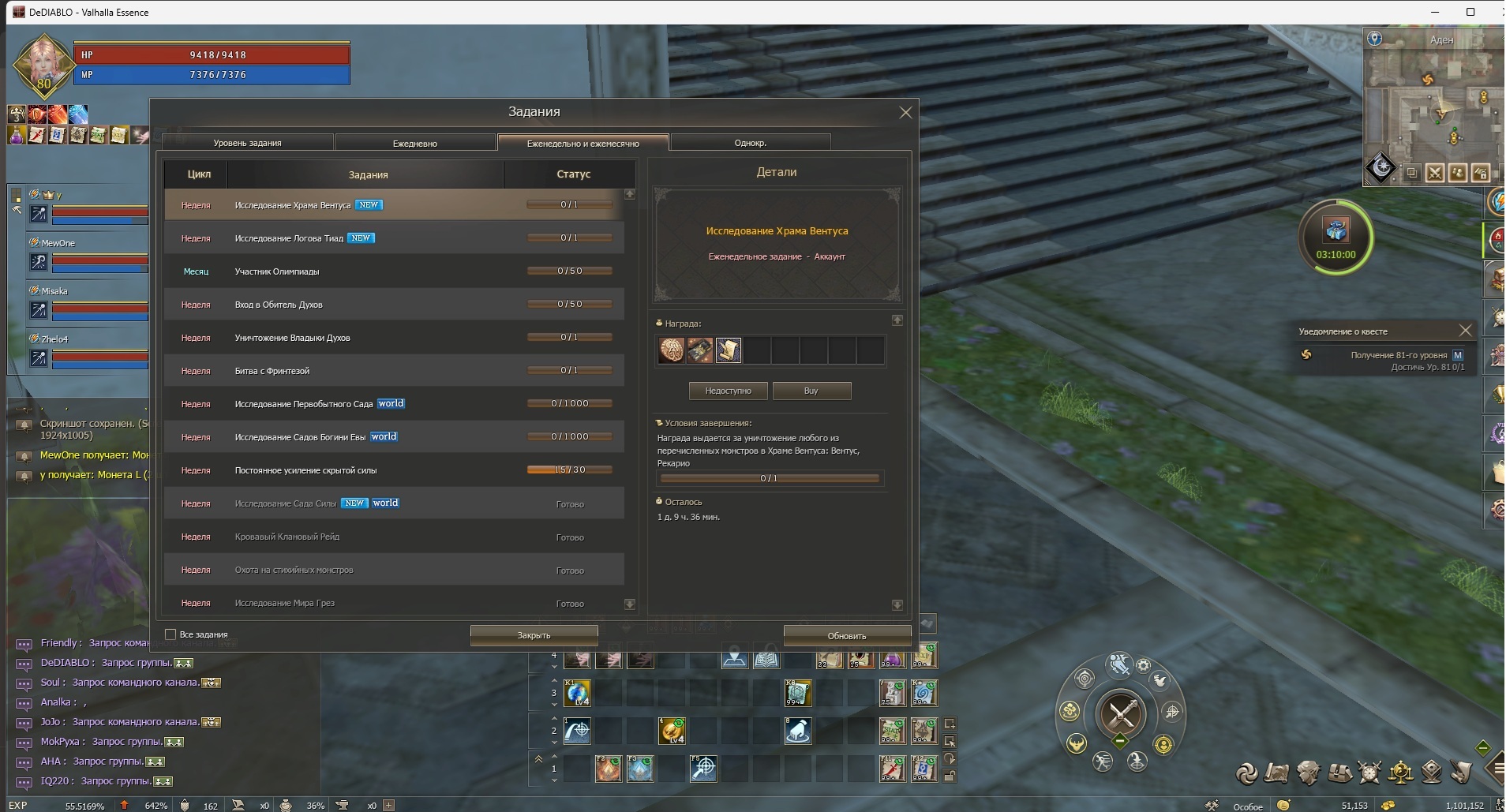Maximize the game window

(x=1470, y=12)
